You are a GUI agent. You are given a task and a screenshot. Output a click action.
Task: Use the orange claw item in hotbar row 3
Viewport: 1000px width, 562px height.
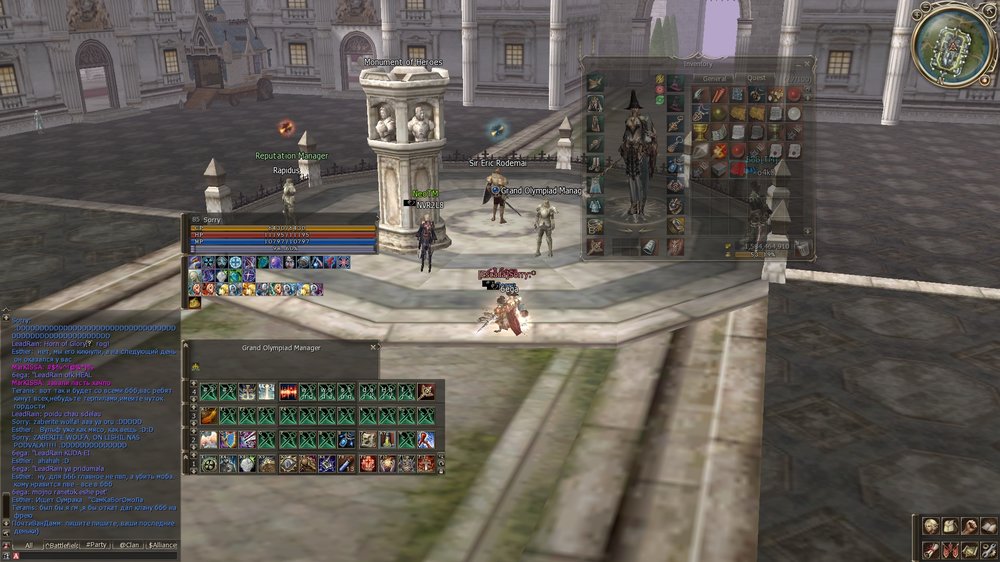point(210,416)
